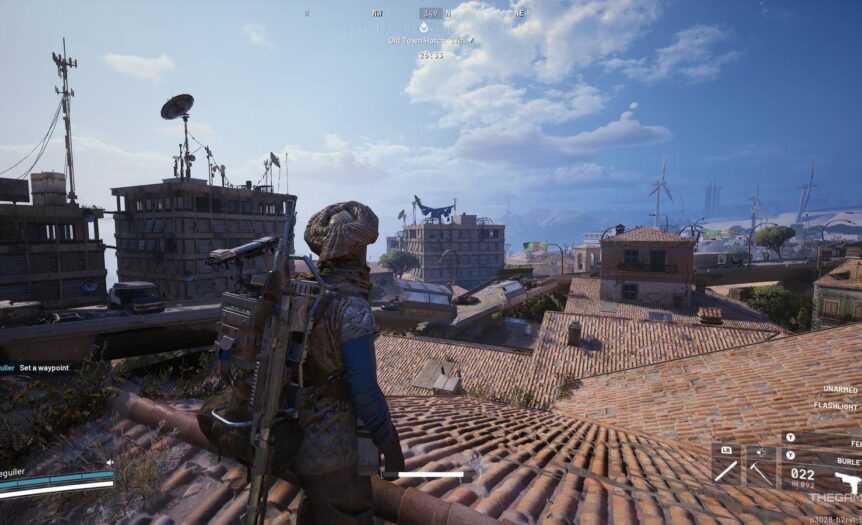Screen dimensions: 862x525
Task: Choose the hammer tool slot
Action: pos(762,465)
